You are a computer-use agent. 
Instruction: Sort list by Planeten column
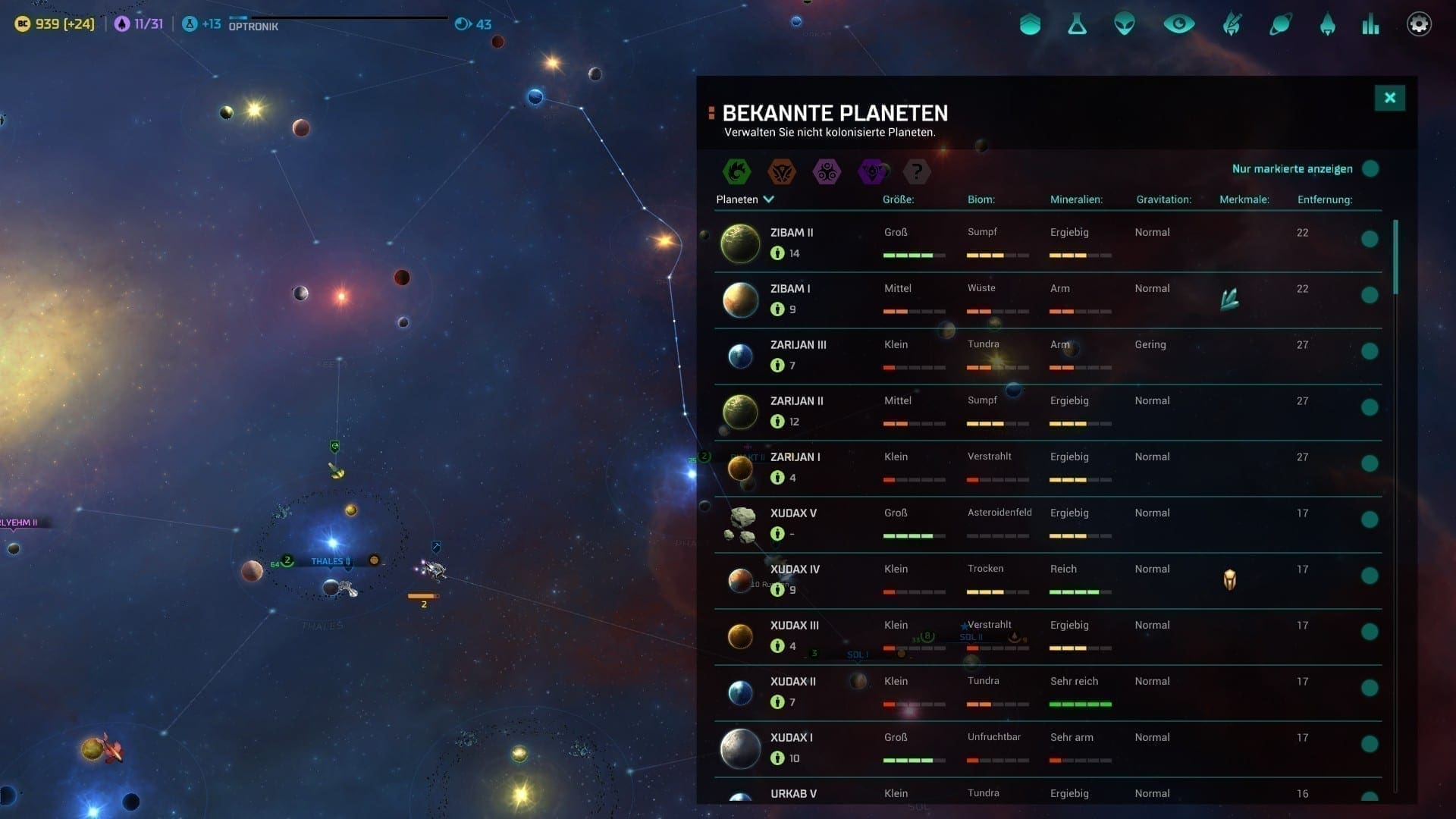click(x=744, y=199)
